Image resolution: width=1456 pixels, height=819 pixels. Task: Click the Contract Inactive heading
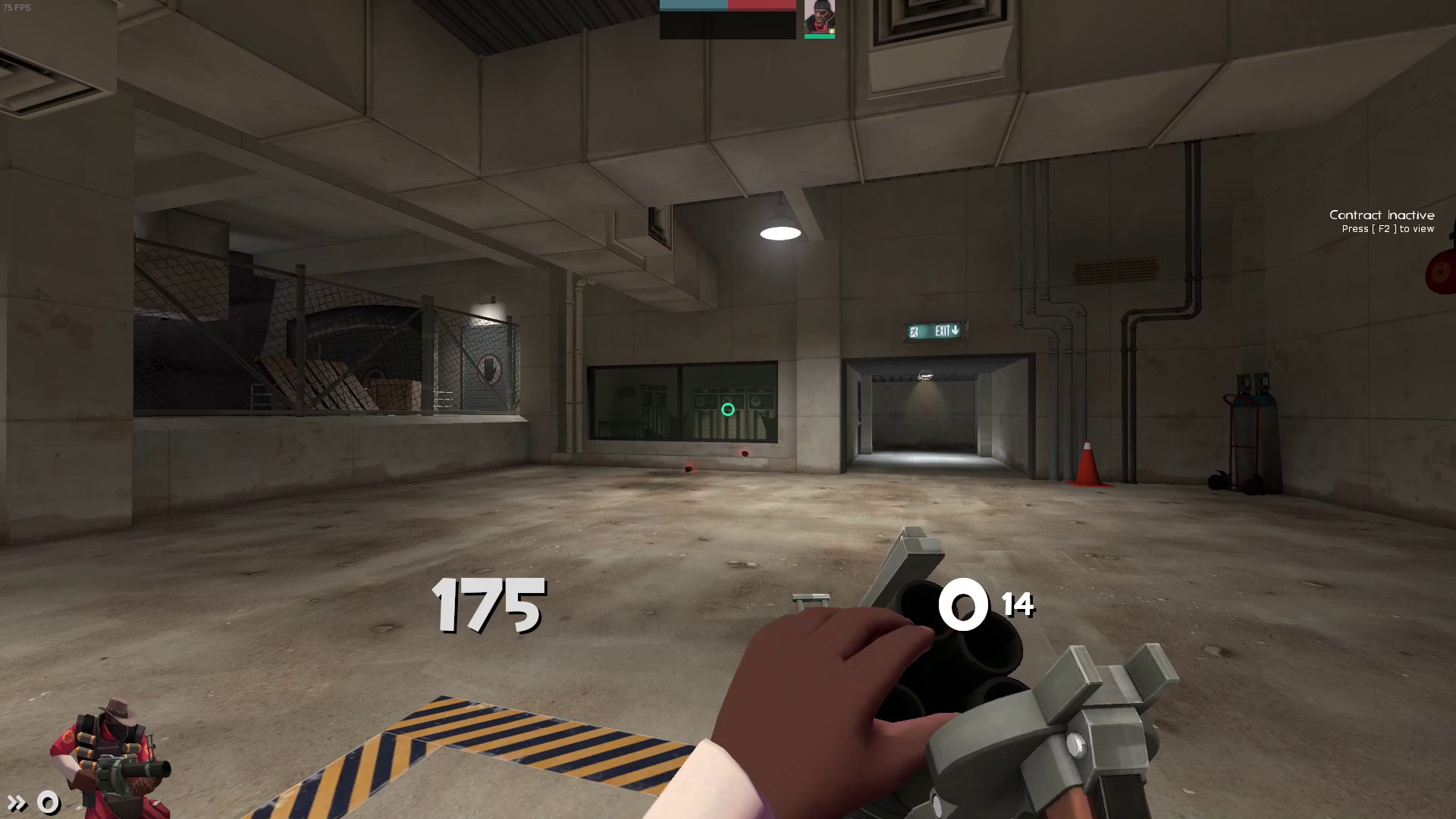coord(1382,215)
